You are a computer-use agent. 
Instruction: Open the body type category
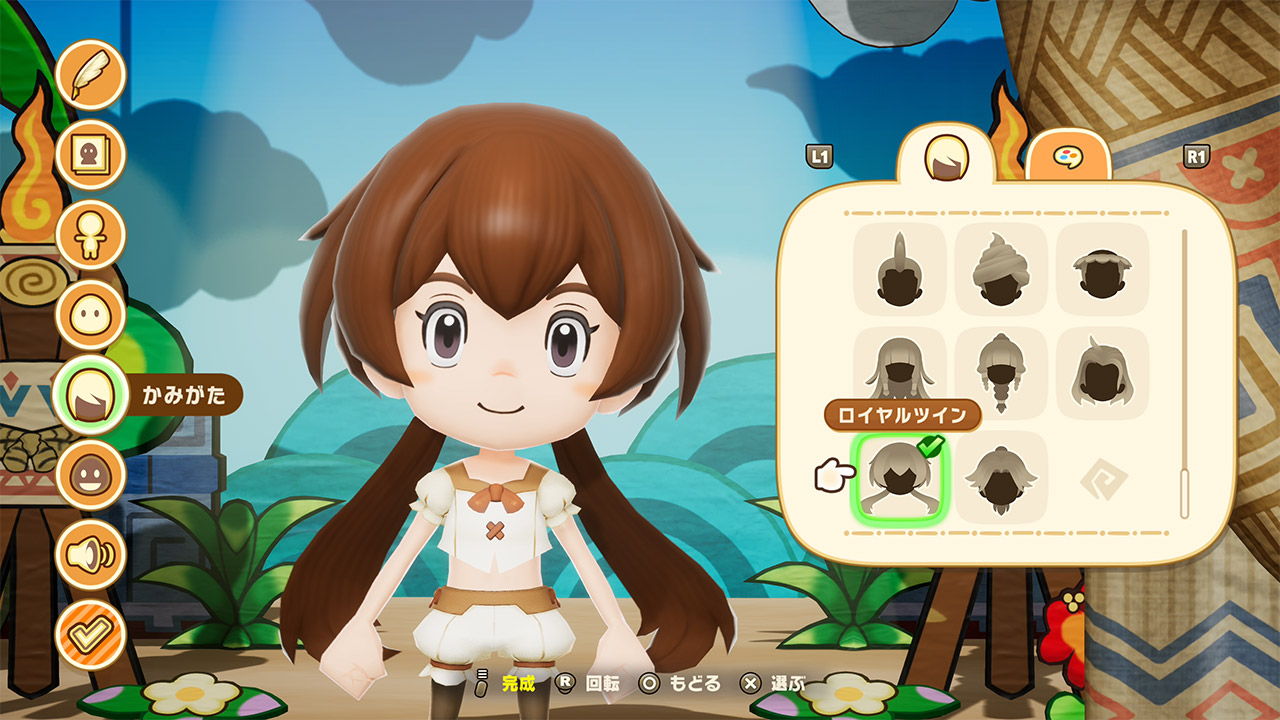[90, 234]
